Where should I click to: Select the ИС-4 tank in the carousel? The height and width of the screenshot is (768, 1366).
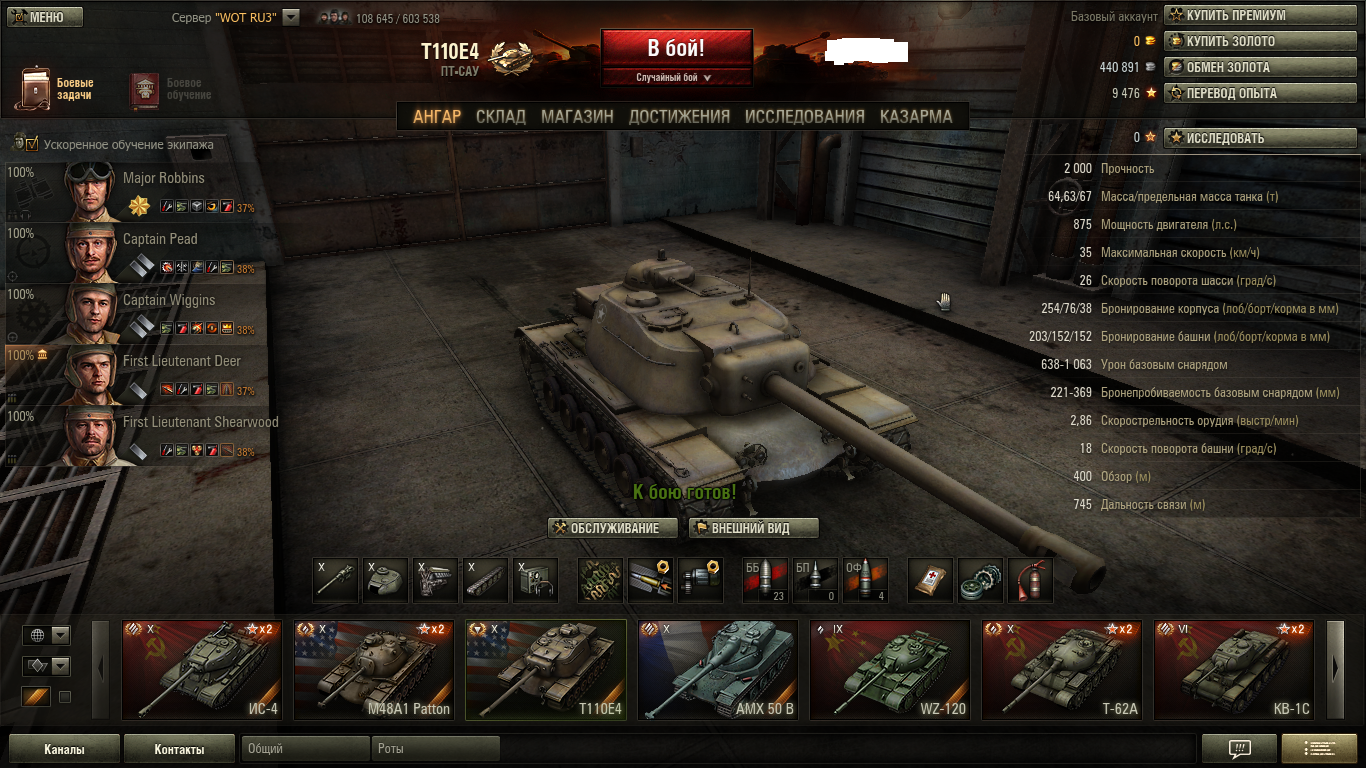tap(196, 669)
